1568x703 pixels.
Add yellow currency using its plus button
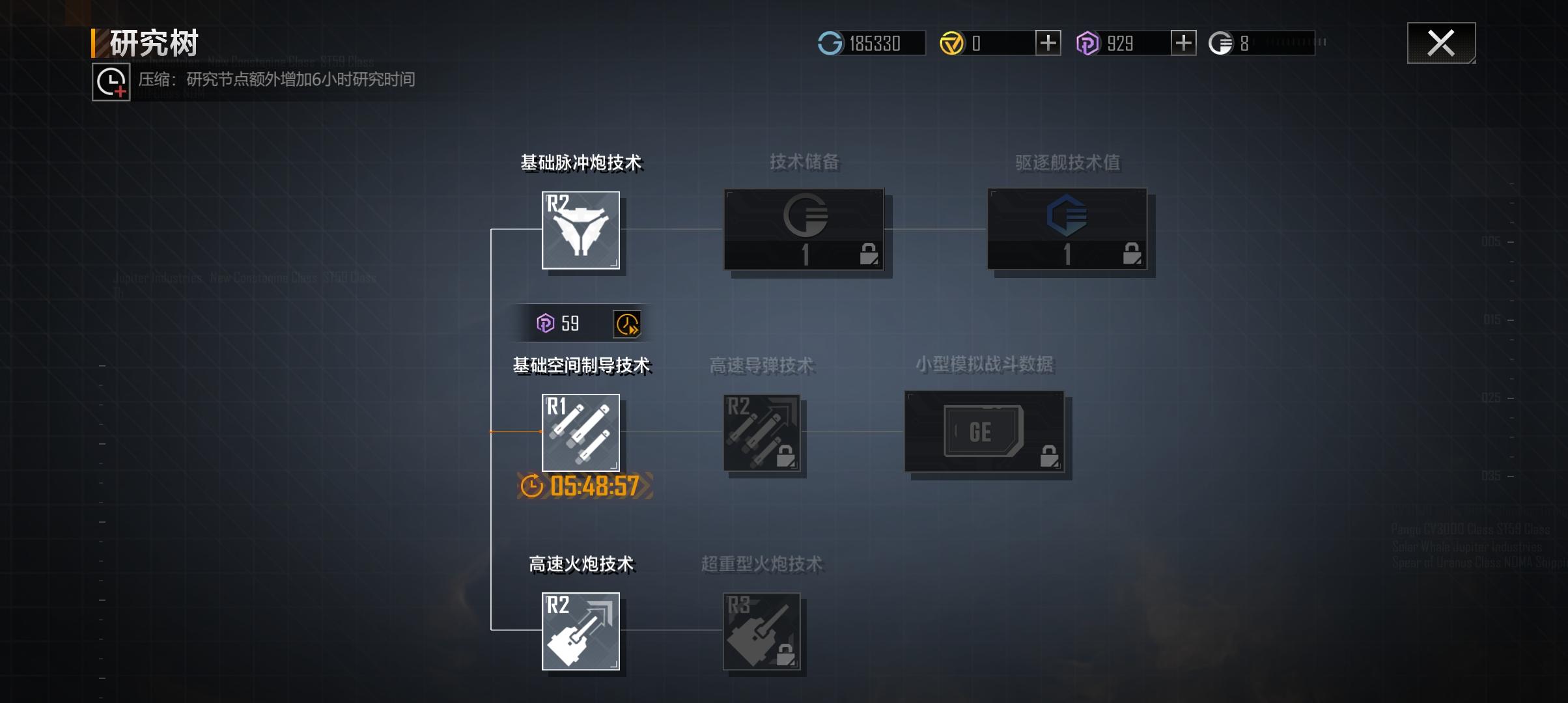[x=1049, y=42]
